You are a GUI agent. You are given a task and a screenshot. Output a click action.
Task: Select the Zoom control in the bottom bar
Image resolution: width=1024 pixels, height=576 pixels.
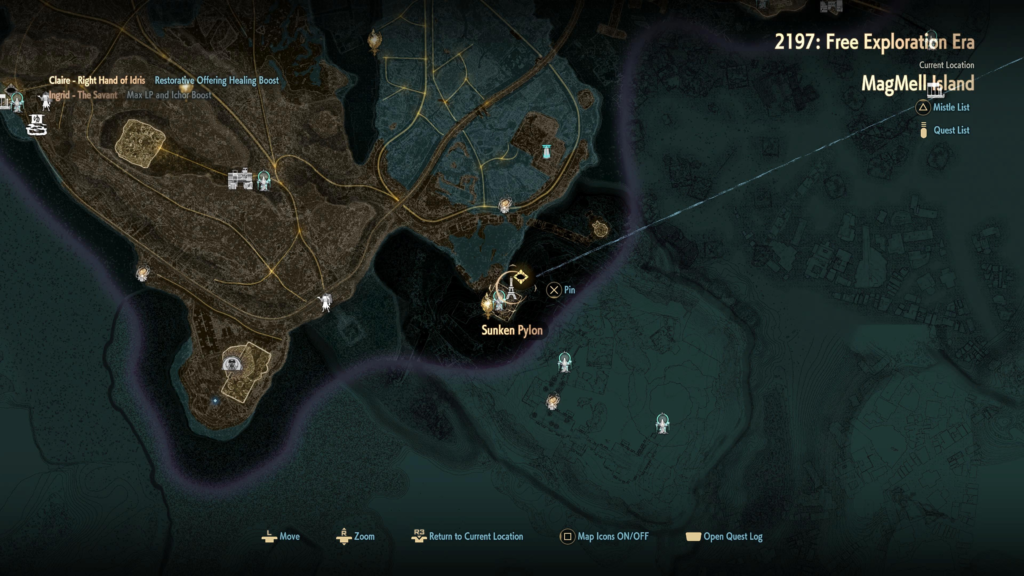pyautogui.click(x=355, y=537)
